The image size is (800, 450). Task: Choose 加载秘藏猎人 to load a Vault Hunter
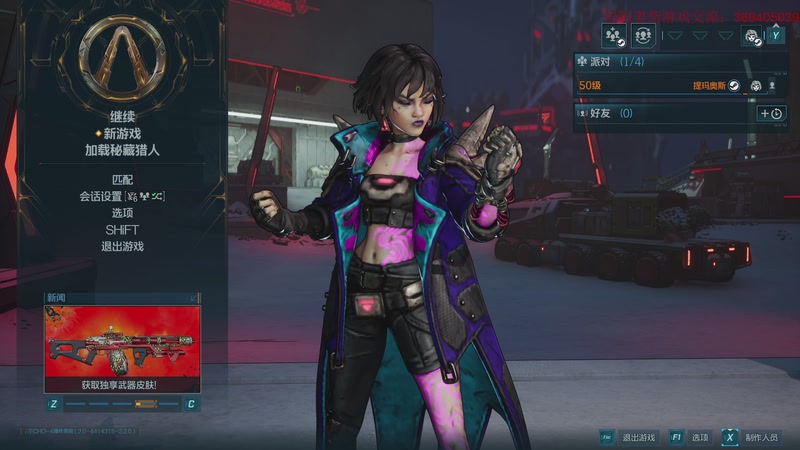click(123, 150)
